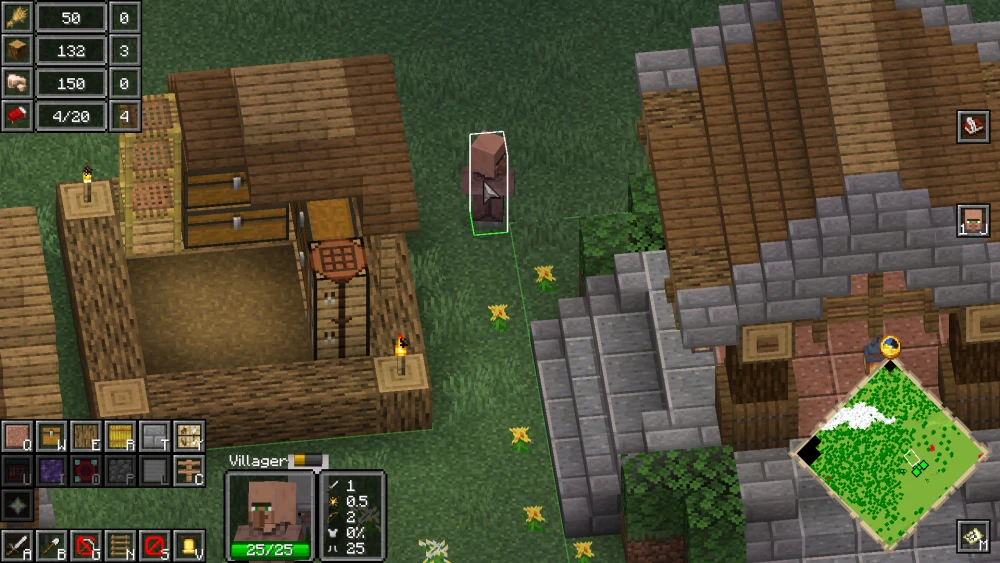Activate the shovel build-repair command (B)
Screen dimensions: 1000x563
[51, 546]
